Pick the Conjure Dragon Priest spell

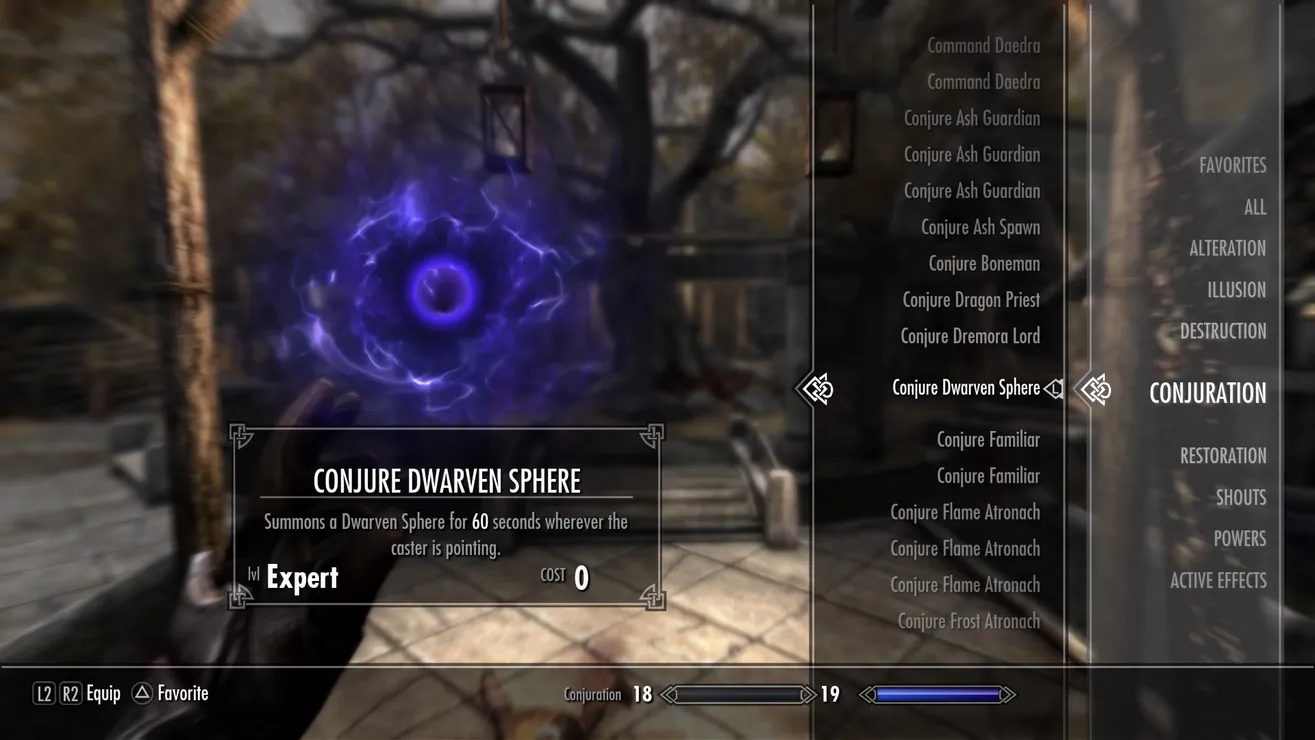(971, 300)
